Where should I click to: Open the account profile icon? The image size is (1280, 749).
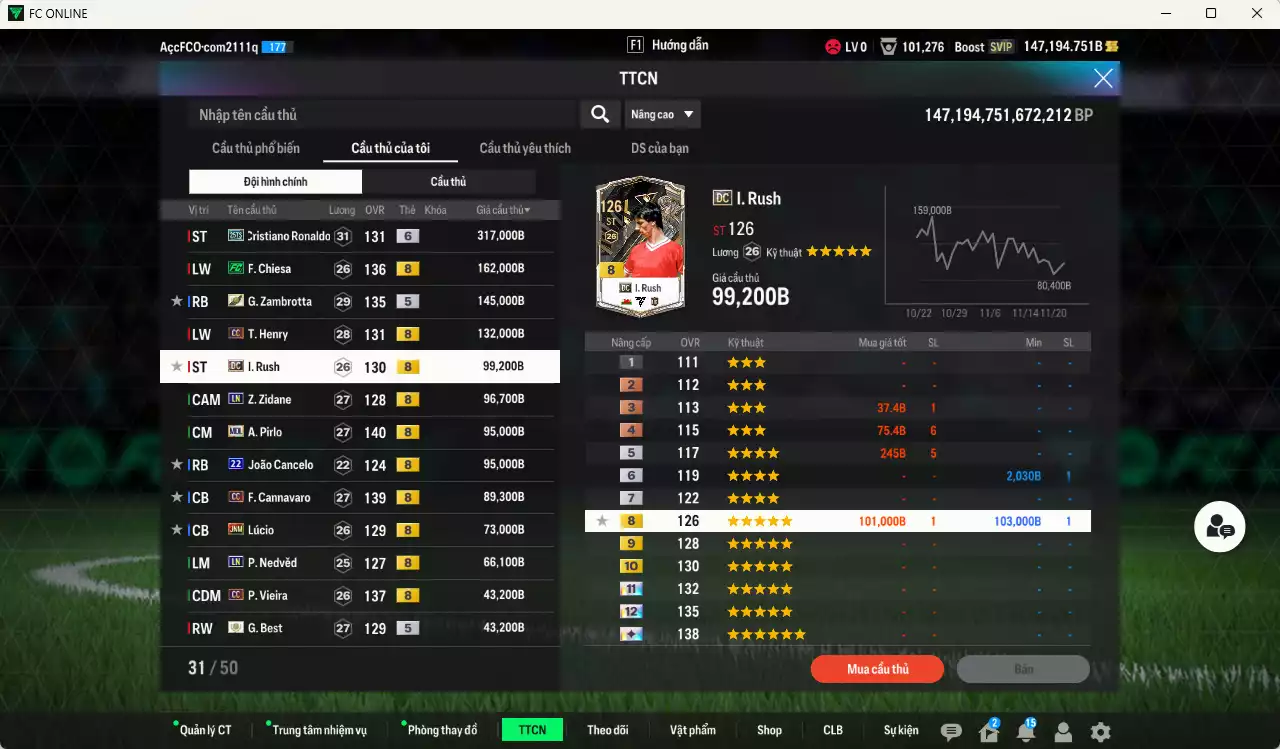click(1062, 731)
